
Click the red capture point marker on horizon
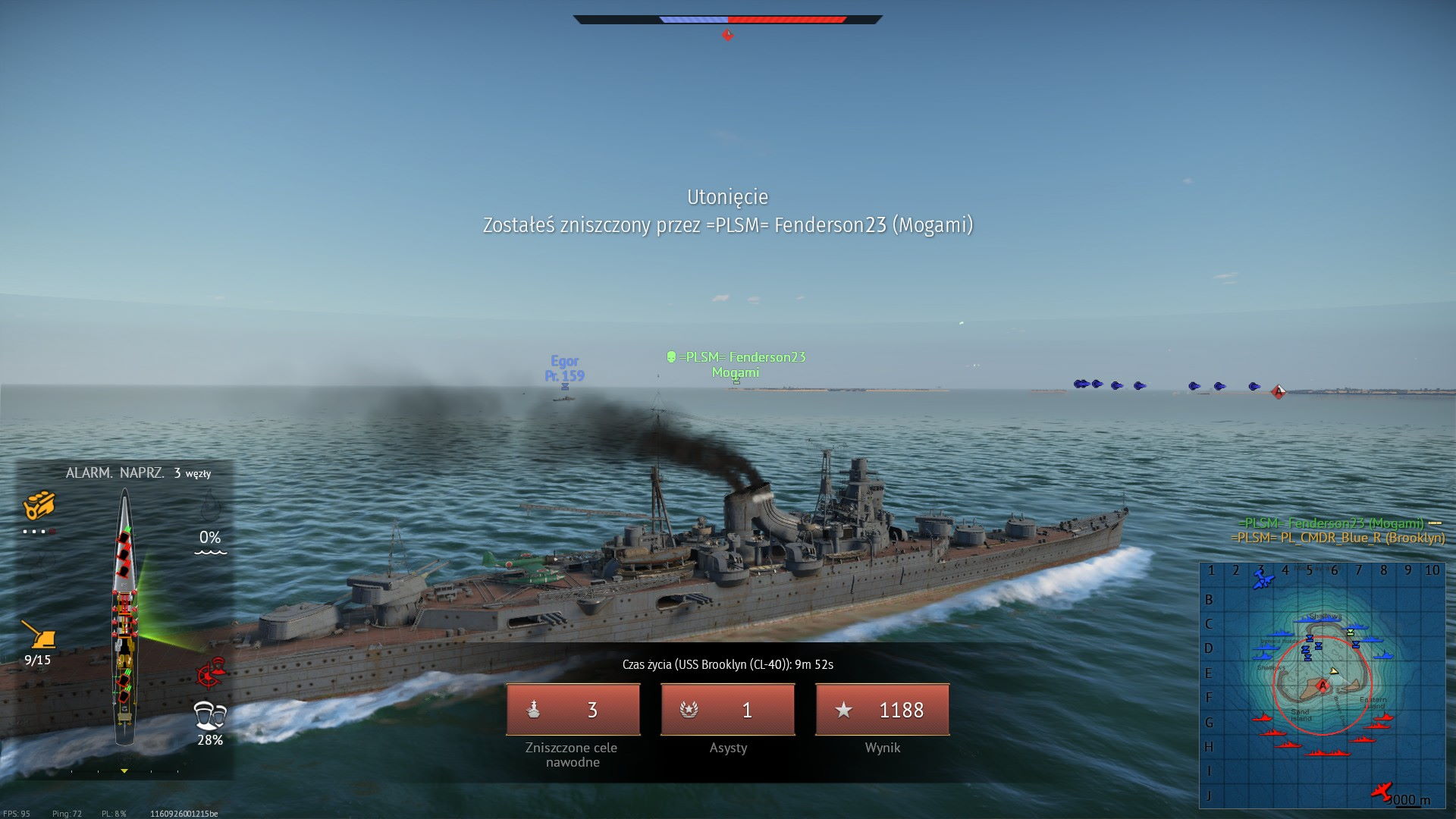pos(1278,391)
